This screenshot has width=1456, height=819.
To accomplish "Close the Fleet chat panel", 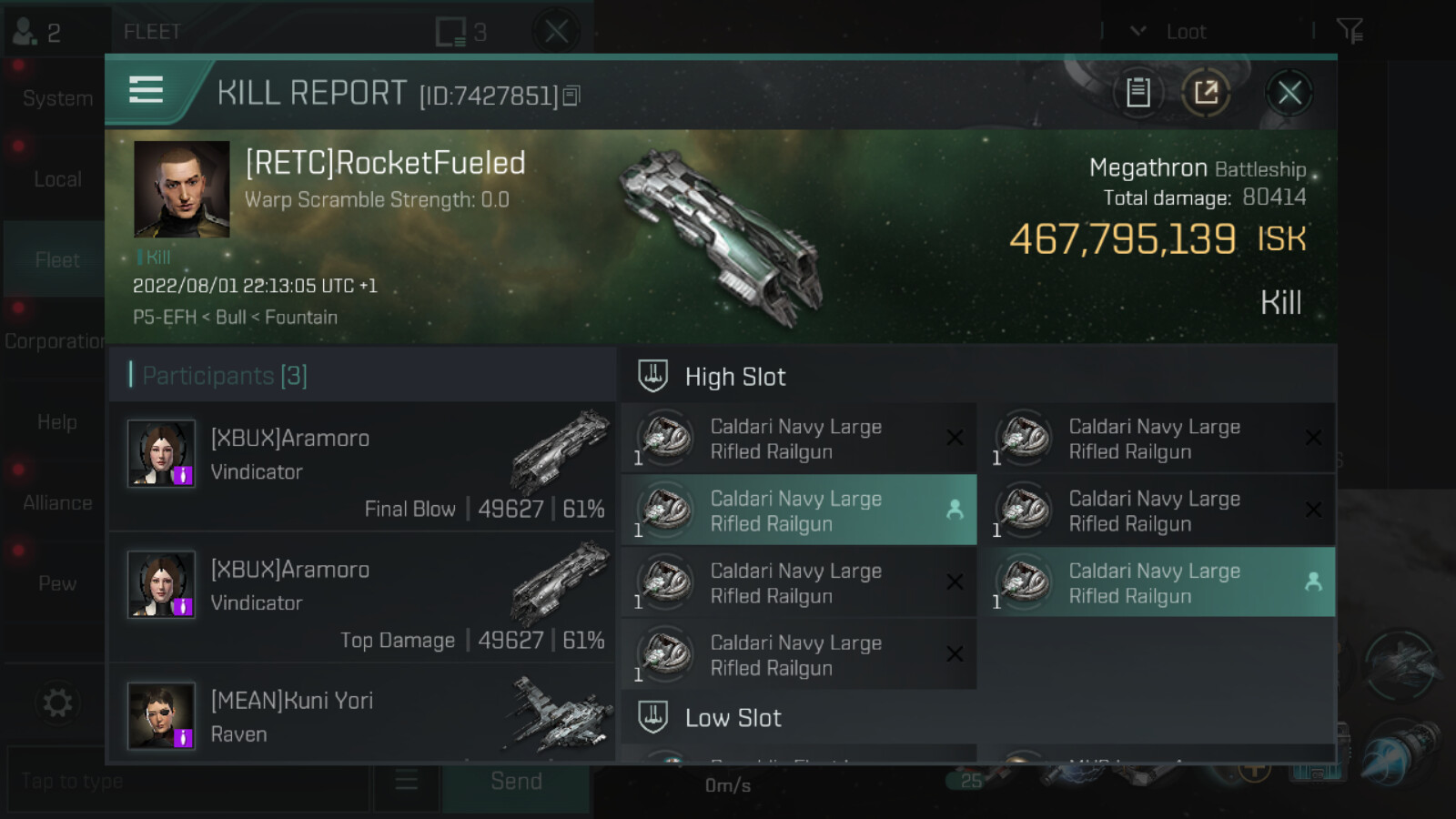I will [556, 32].
